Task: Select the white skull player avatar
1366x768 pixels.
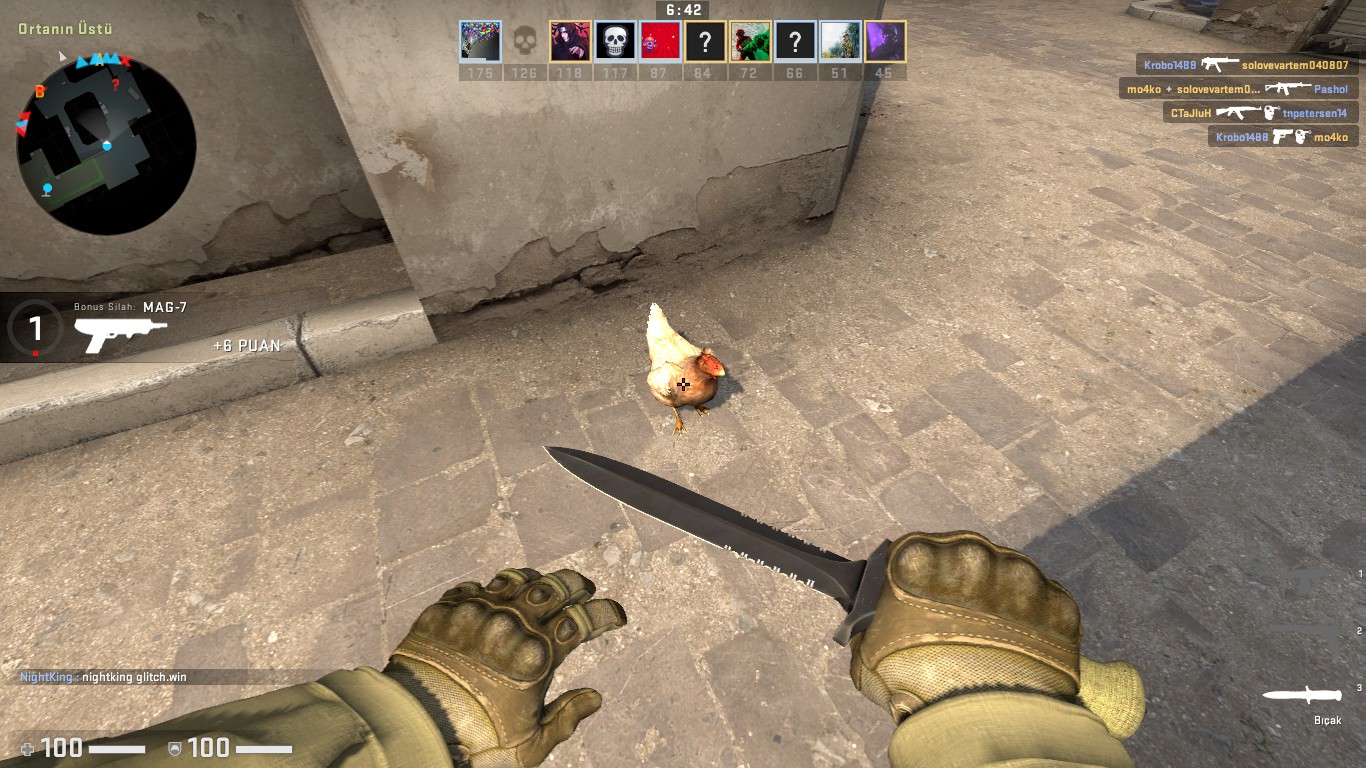Action: coord(615,42)
